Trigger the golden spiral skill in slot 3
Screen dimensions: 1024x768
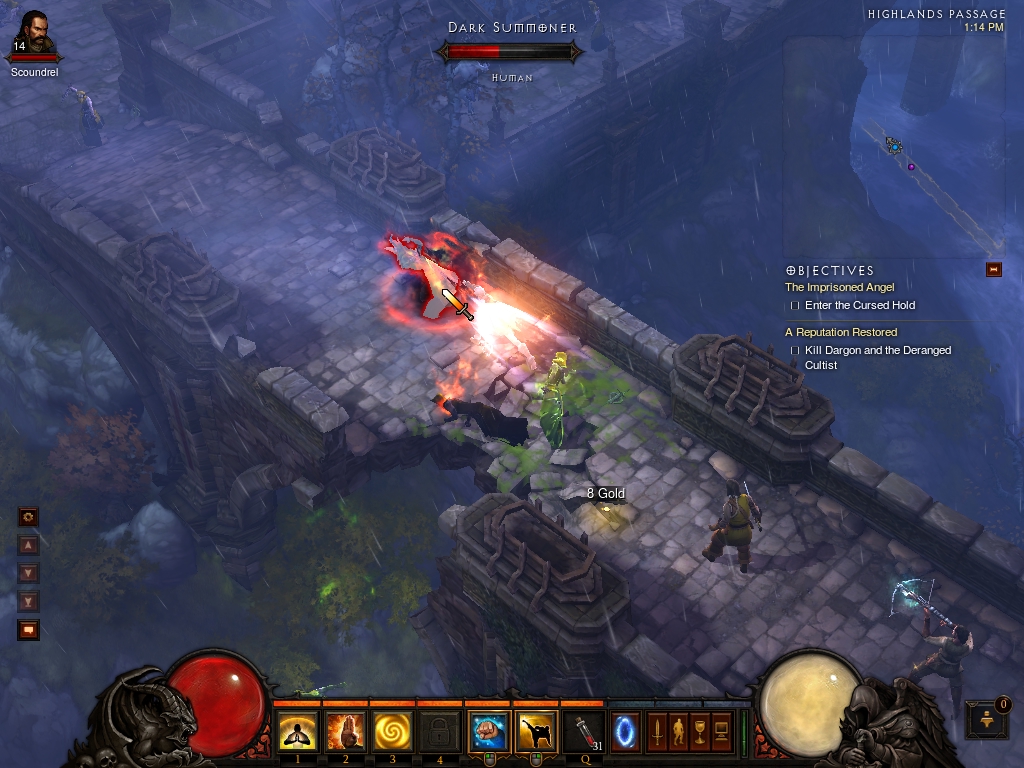tap(393, 733)
